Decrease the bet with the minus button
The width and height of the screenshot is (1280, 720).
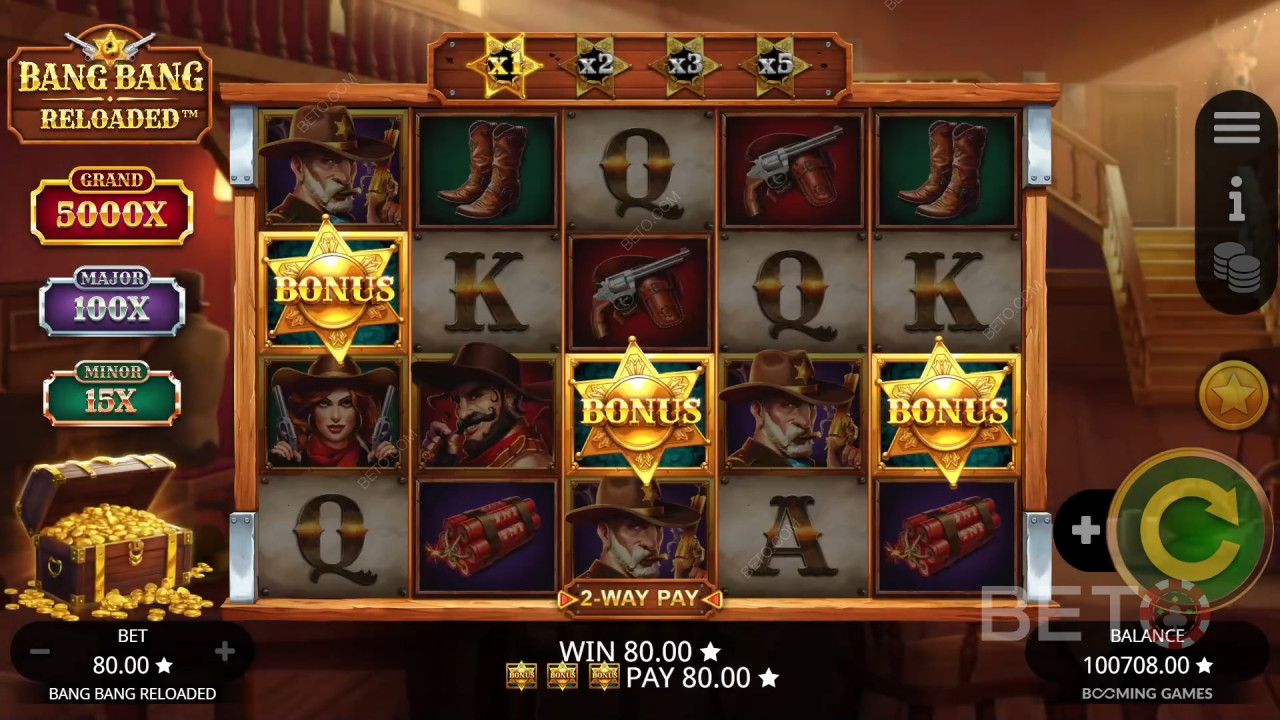point(40,652)
